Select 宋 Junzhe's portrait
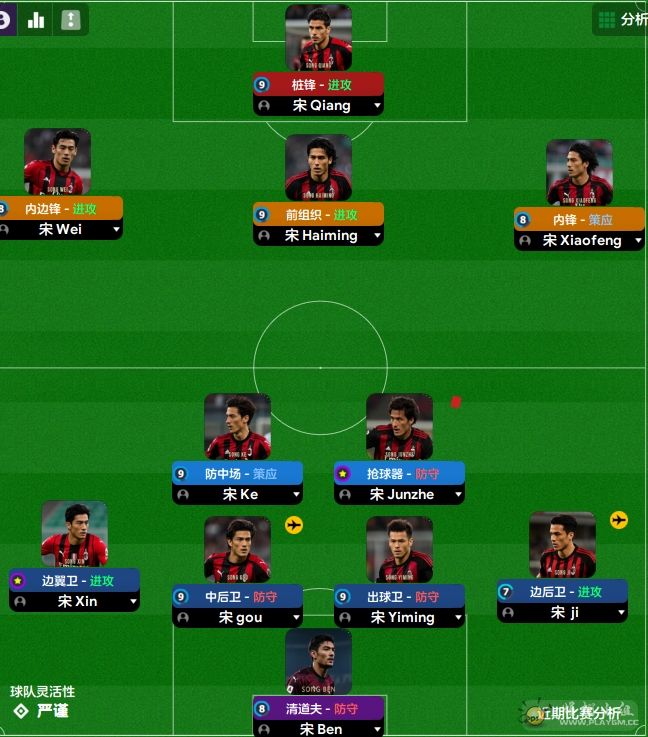 (399, 427)
